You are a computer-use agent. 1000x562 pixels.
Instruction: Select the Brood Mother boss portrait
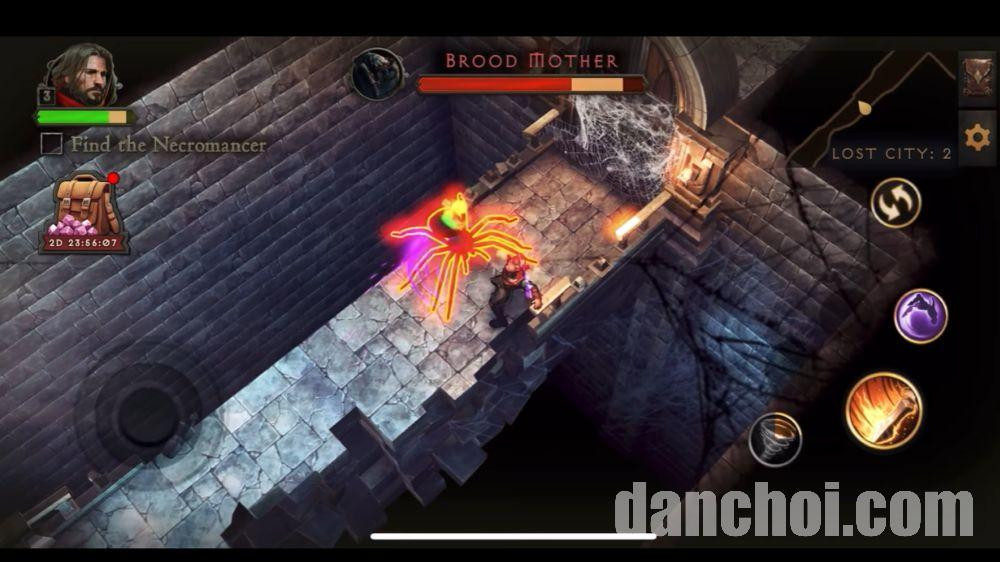[x=378, y=73]
